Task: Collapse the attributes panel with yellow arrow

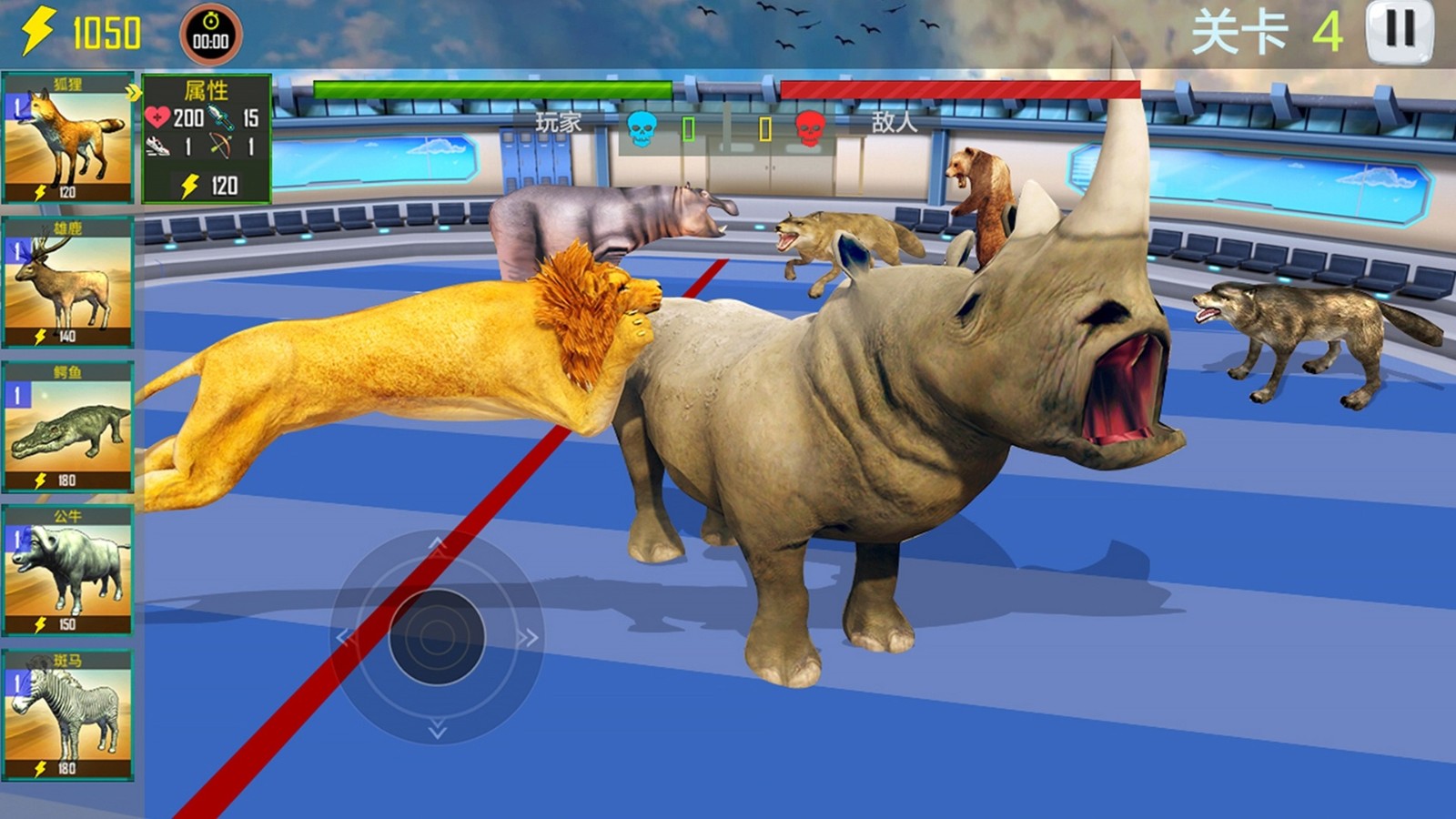Action: tap(134, 92)
